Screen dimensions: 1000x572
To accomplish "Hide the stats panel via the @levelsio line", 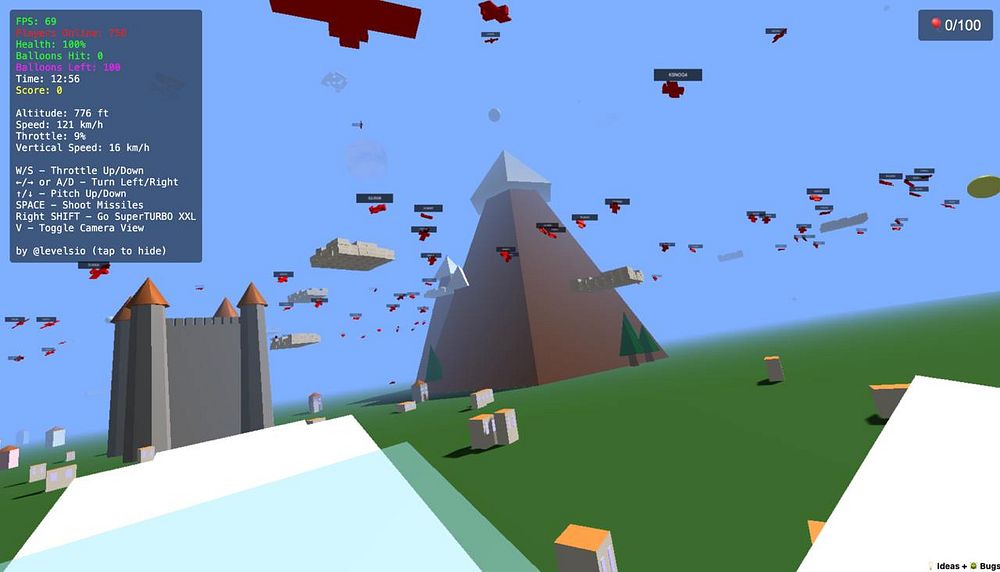I will pyautogui.click(x=91, y=250).
